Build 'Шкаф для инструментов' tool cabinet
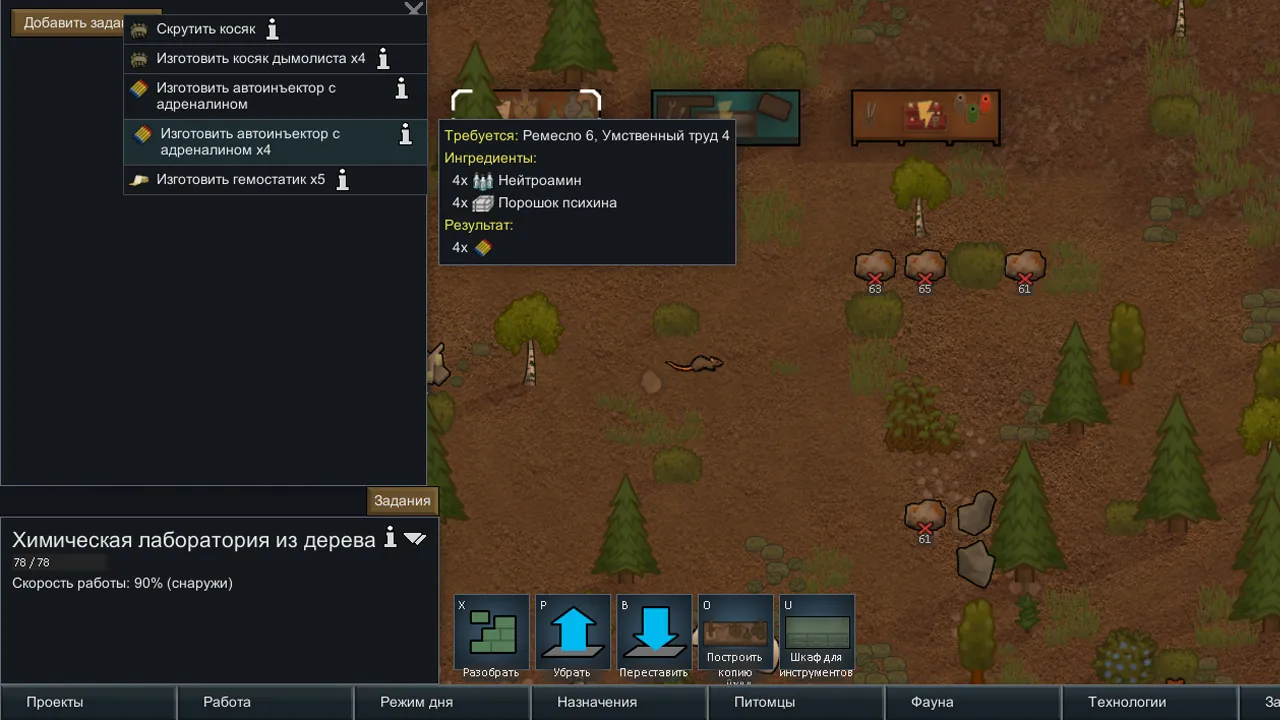 point(816,637)
